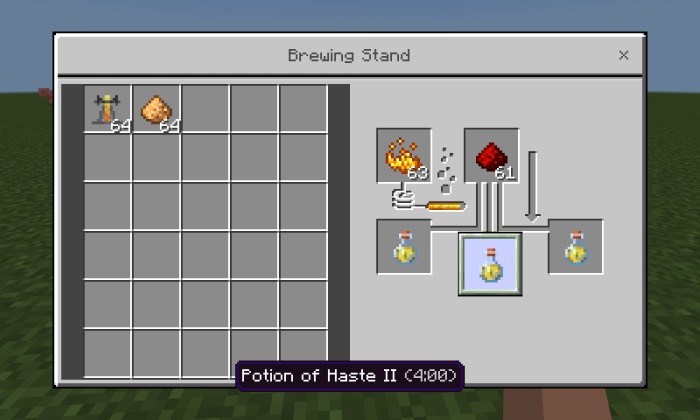700x420 pixels.
Task: Take the highlighted middle Potion of Haste
Action: [490, 264]
